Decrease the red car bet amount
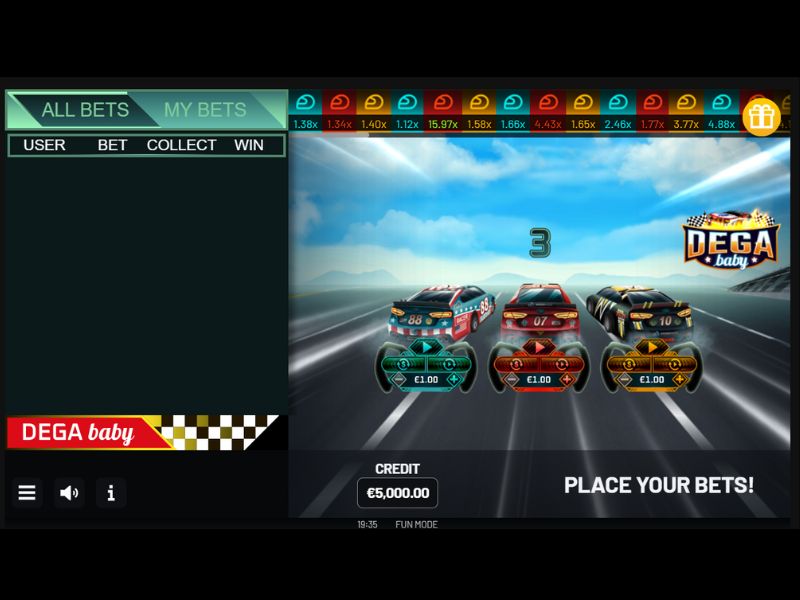Viewport: 800px width, 600px height. coord(511,380)
